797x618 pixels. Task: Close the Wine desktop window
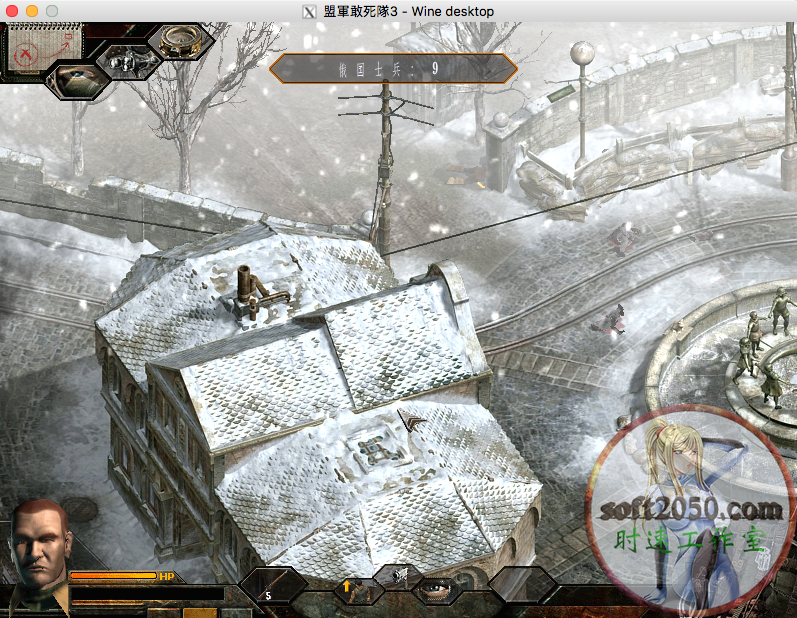12,10
